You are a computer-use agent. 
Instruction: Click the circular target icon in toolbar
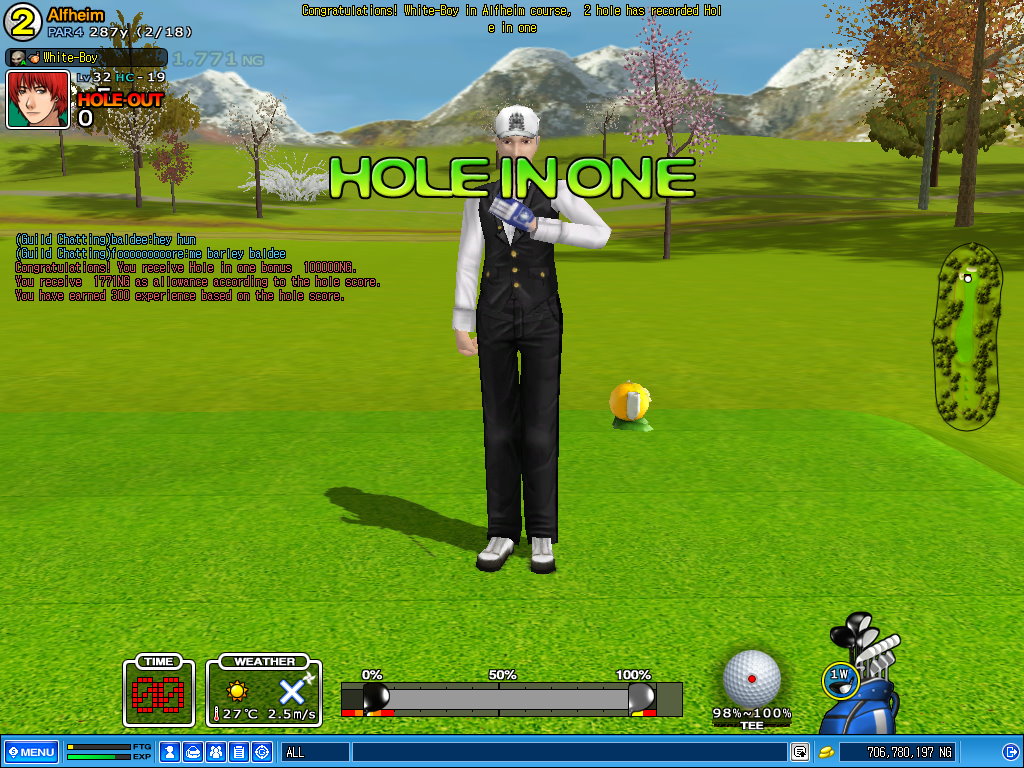tap(262, 752)
